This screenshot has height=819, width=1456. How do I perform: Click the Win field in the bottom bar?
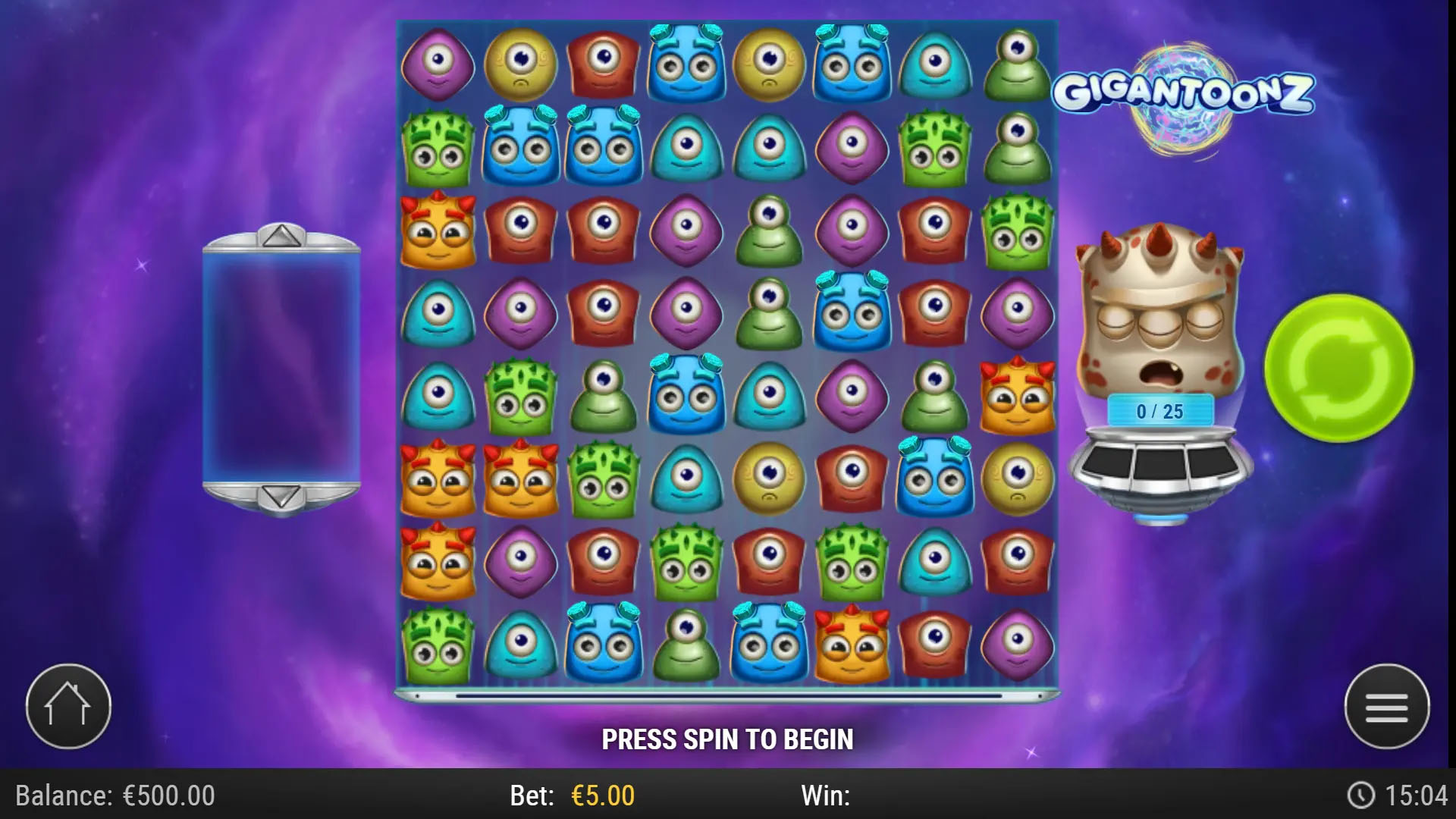(827, 797)
